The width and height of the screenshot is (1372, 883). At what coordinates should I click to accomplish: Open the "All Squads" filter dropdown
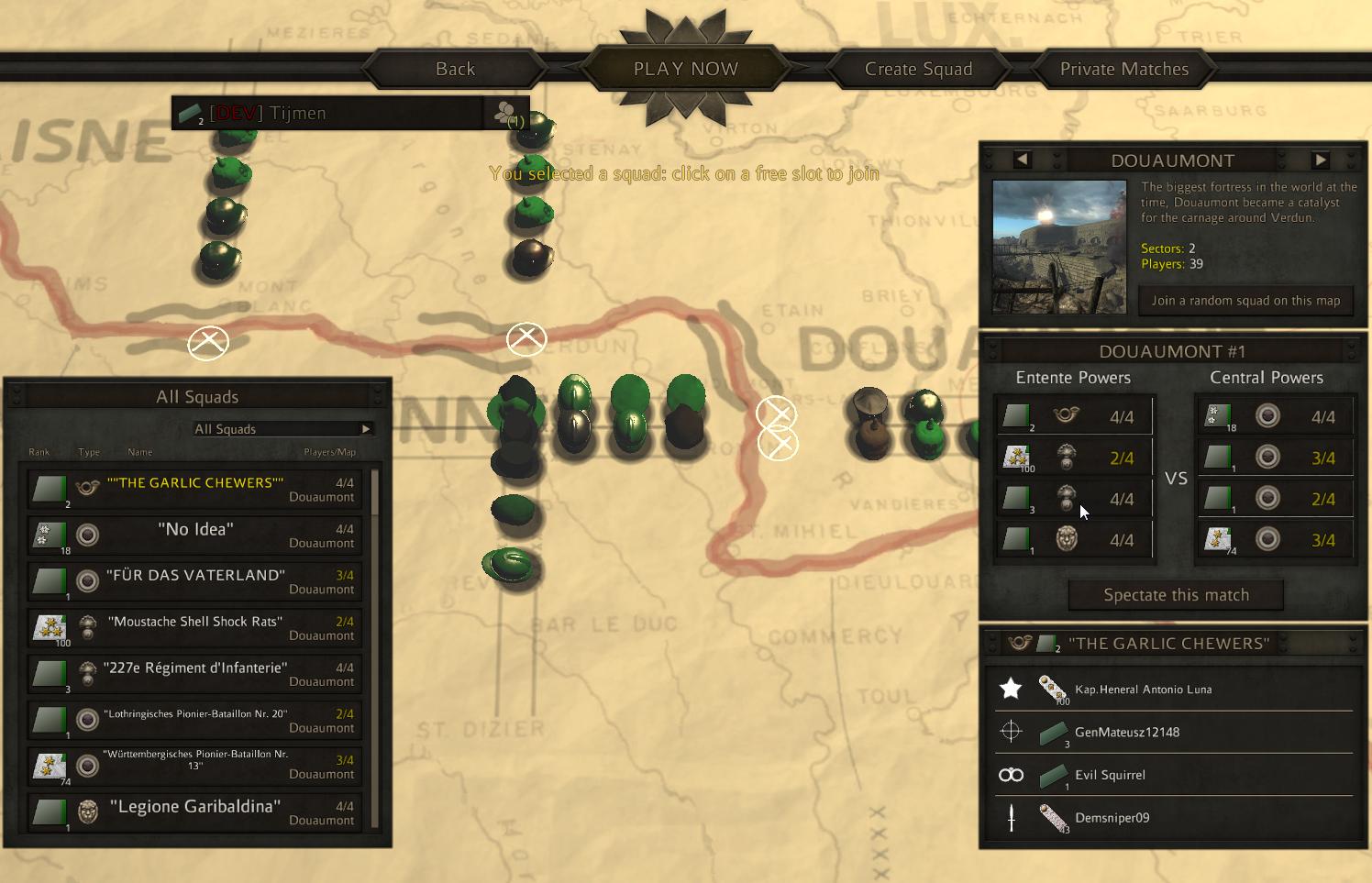(x=284, y=428)
